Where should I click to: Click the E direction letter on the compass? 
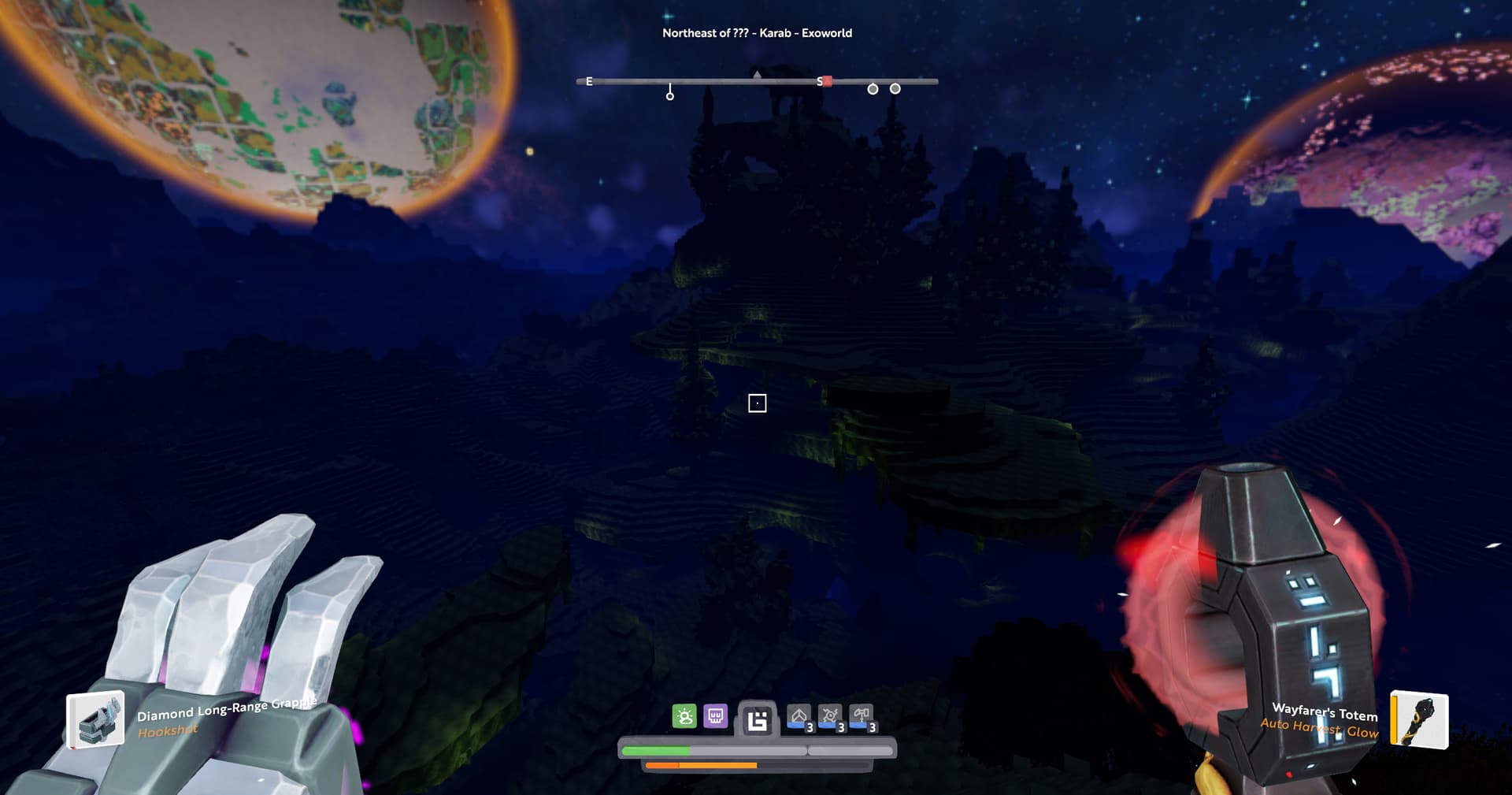589,81
